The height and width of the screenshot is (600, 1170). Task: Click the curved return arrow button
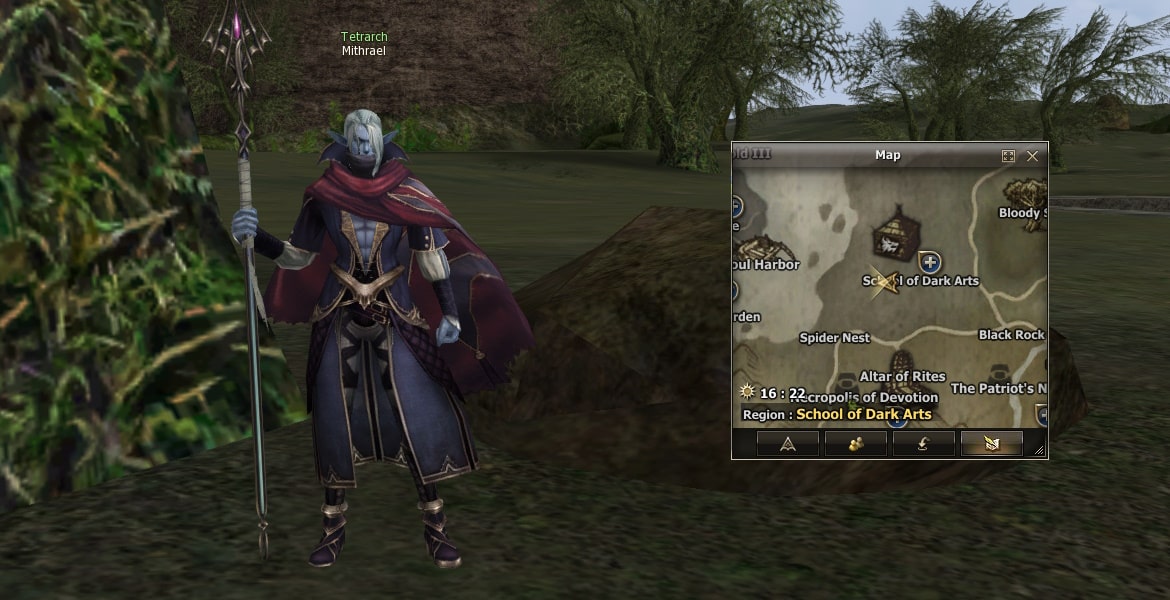923,444
